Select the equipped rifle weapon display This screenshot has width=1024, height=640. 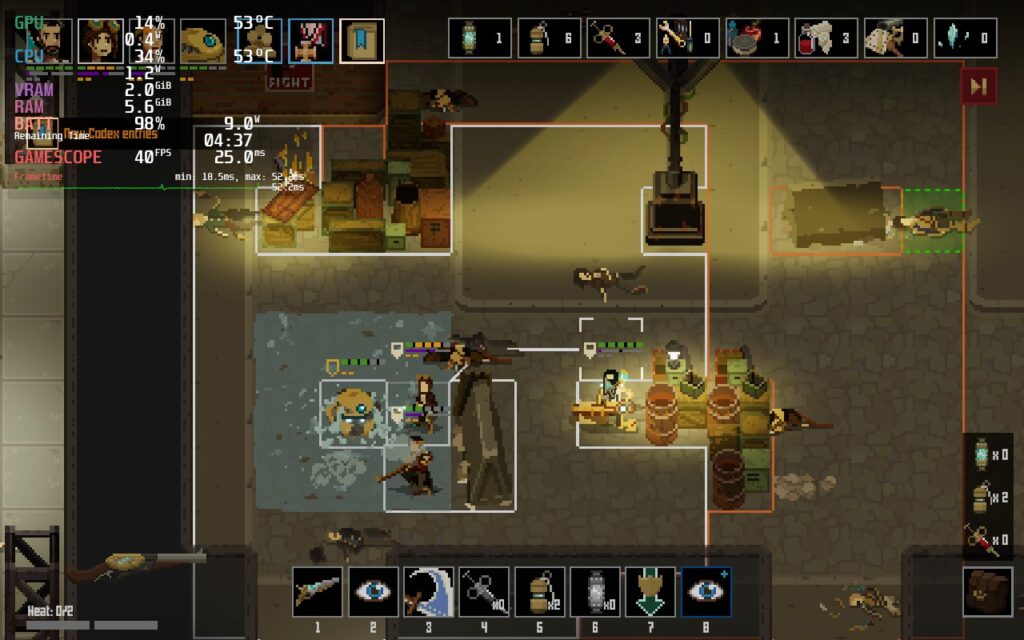[134, 568]
